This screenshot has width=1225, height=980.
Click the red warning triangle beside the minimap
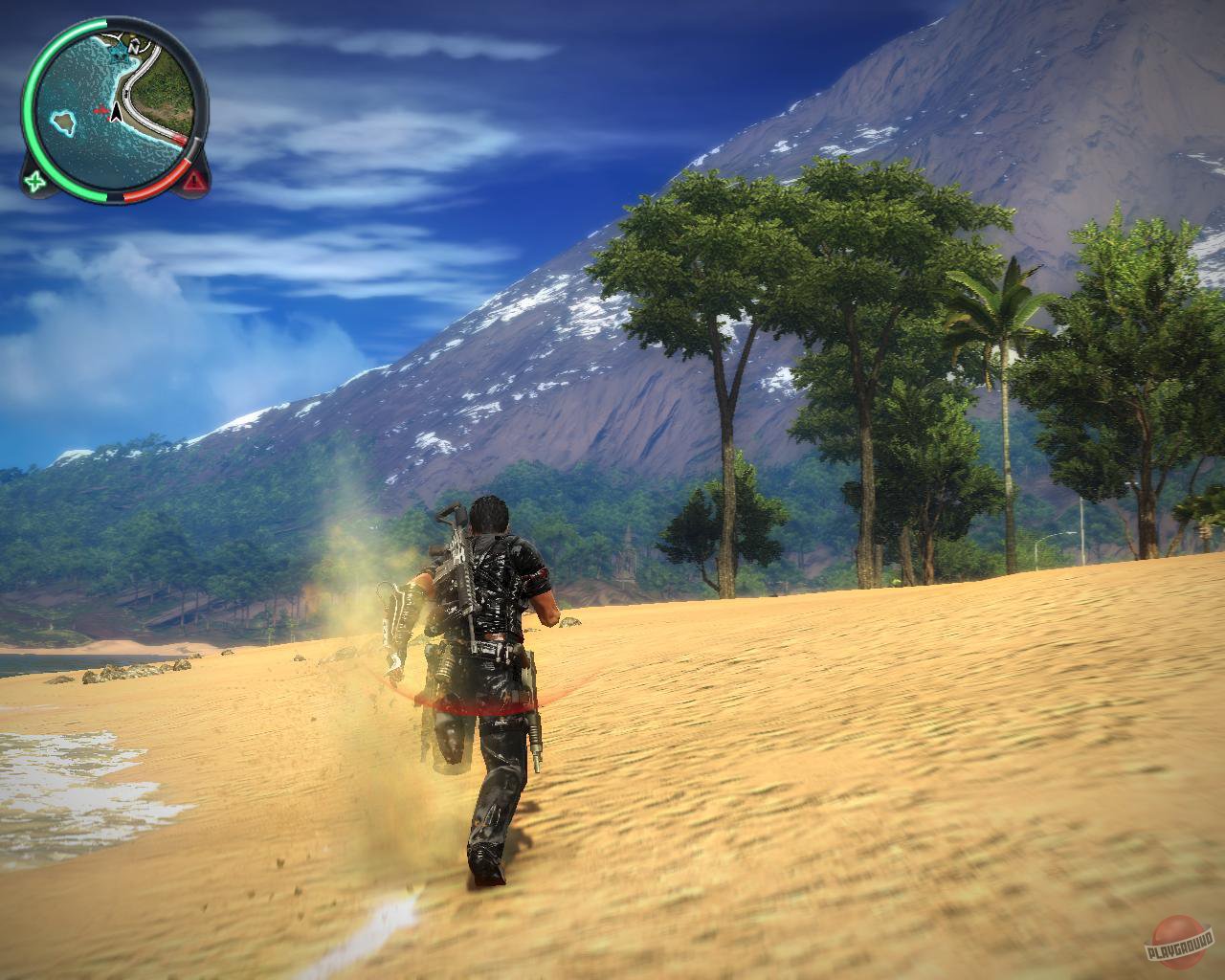click(x=195, y=182)
